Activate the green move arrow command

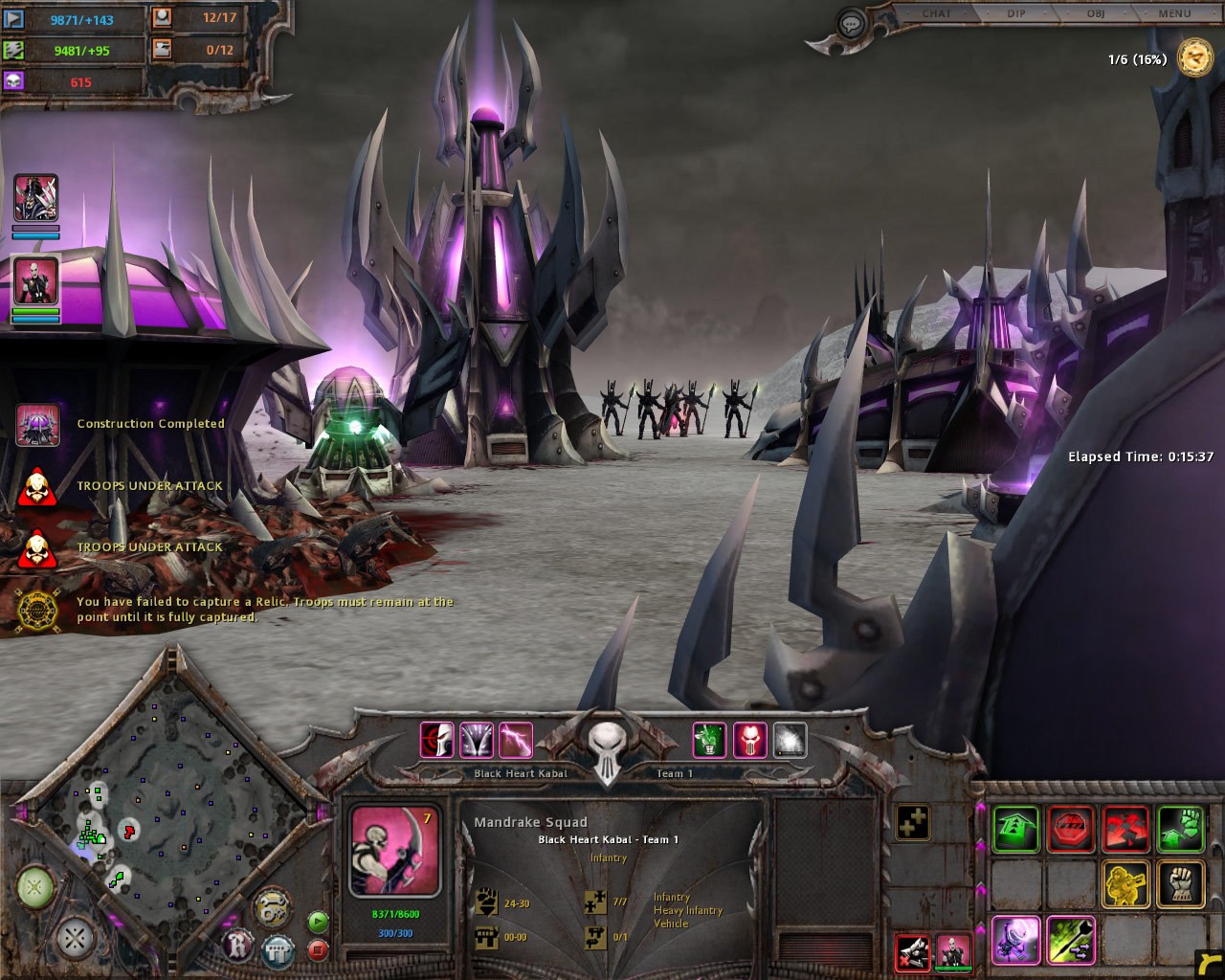[x=1016, y=829]
